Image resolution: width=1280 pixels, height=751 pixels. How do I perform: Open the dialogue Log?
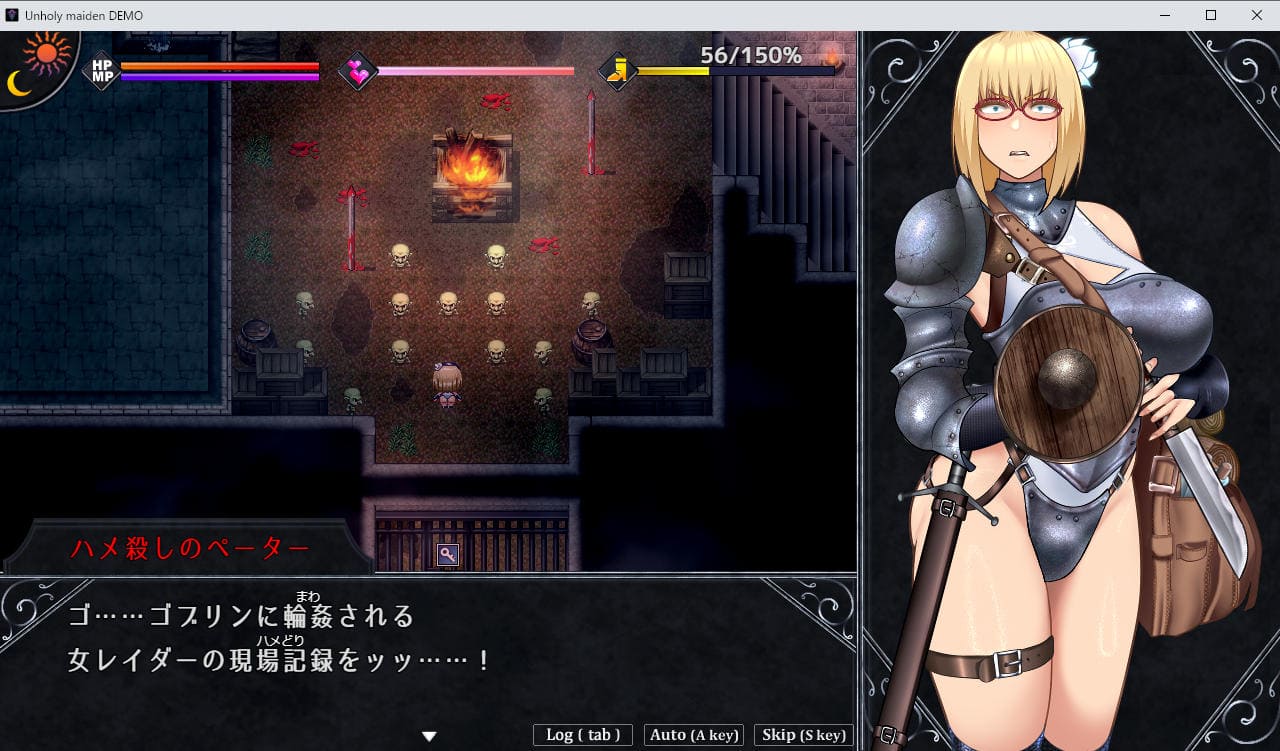coord(583,735)
